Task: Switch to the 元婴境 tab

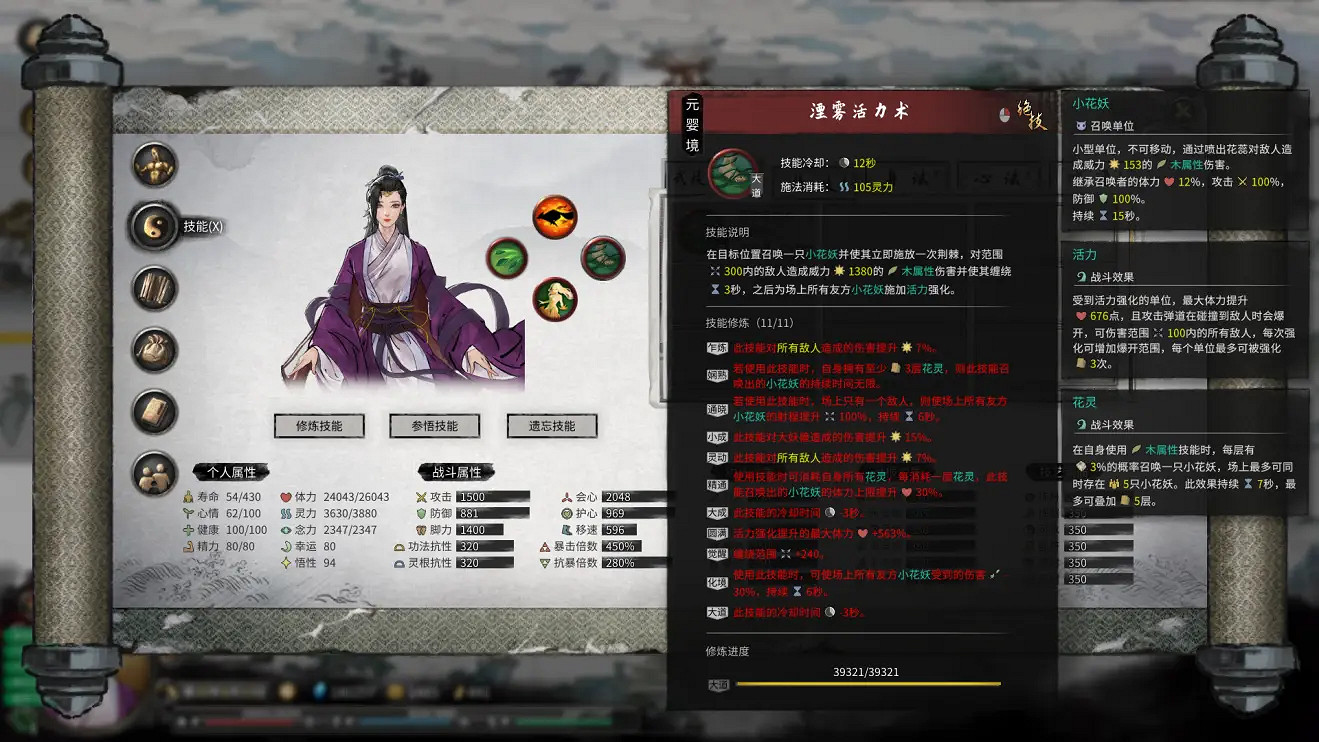Action: point(694,125)
